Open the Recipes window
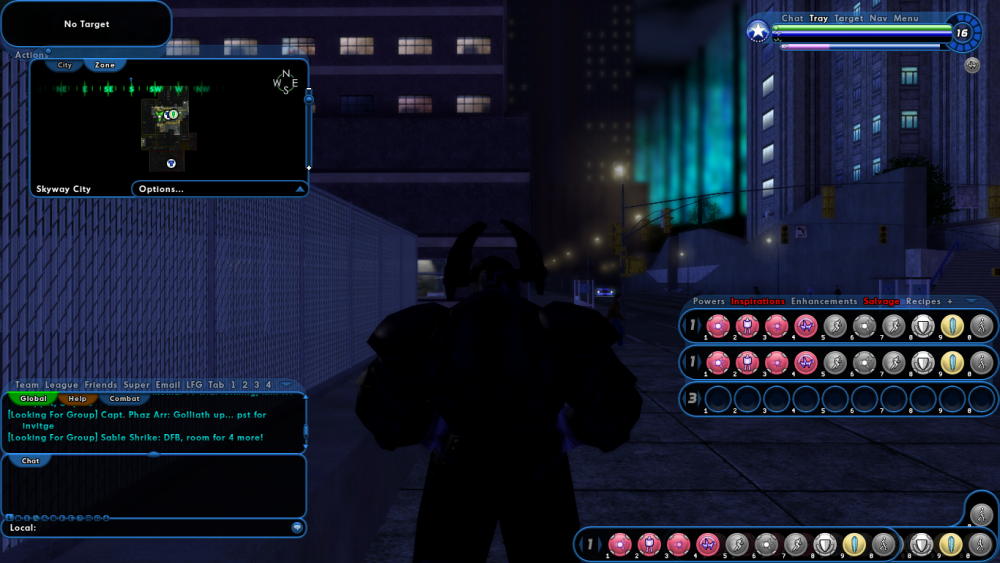The image size is (1000, 563). 923,301
